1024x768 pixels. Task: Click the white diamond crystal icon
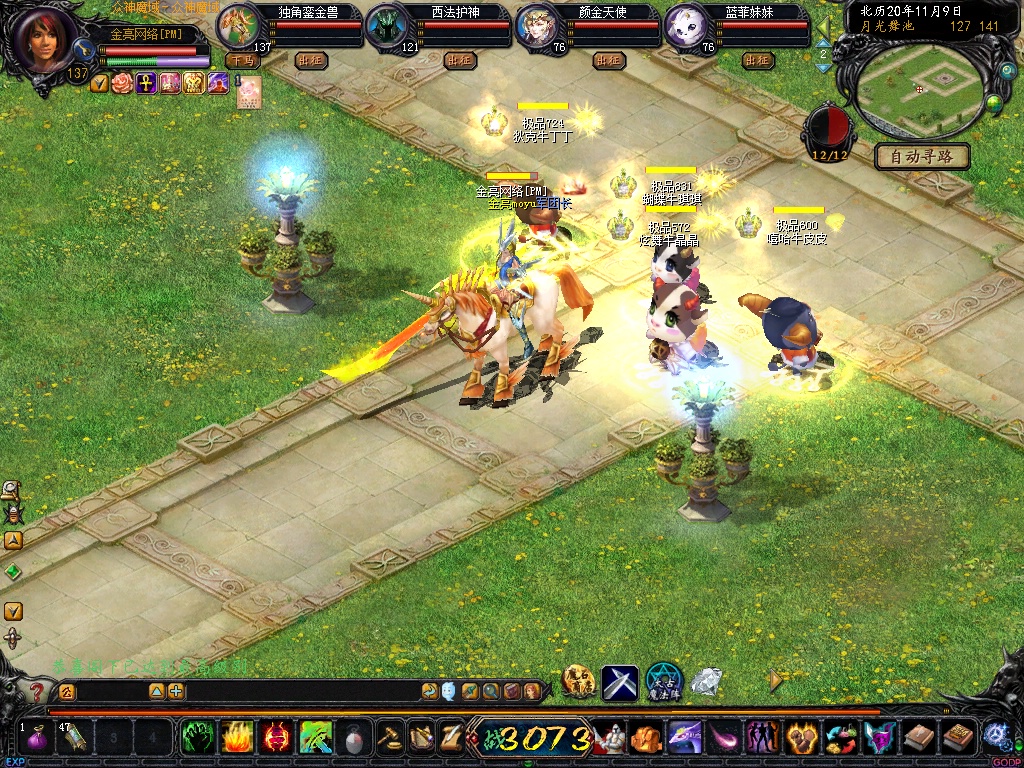point(707,682)
